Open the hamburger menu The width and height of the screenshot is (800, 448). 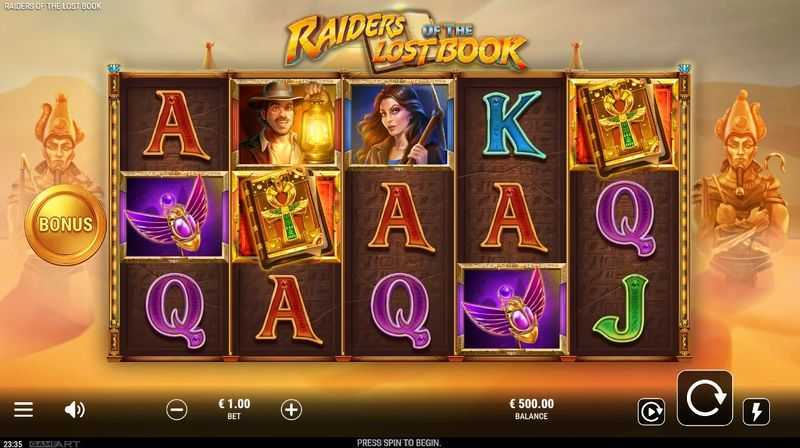click(x=24, y=410)
